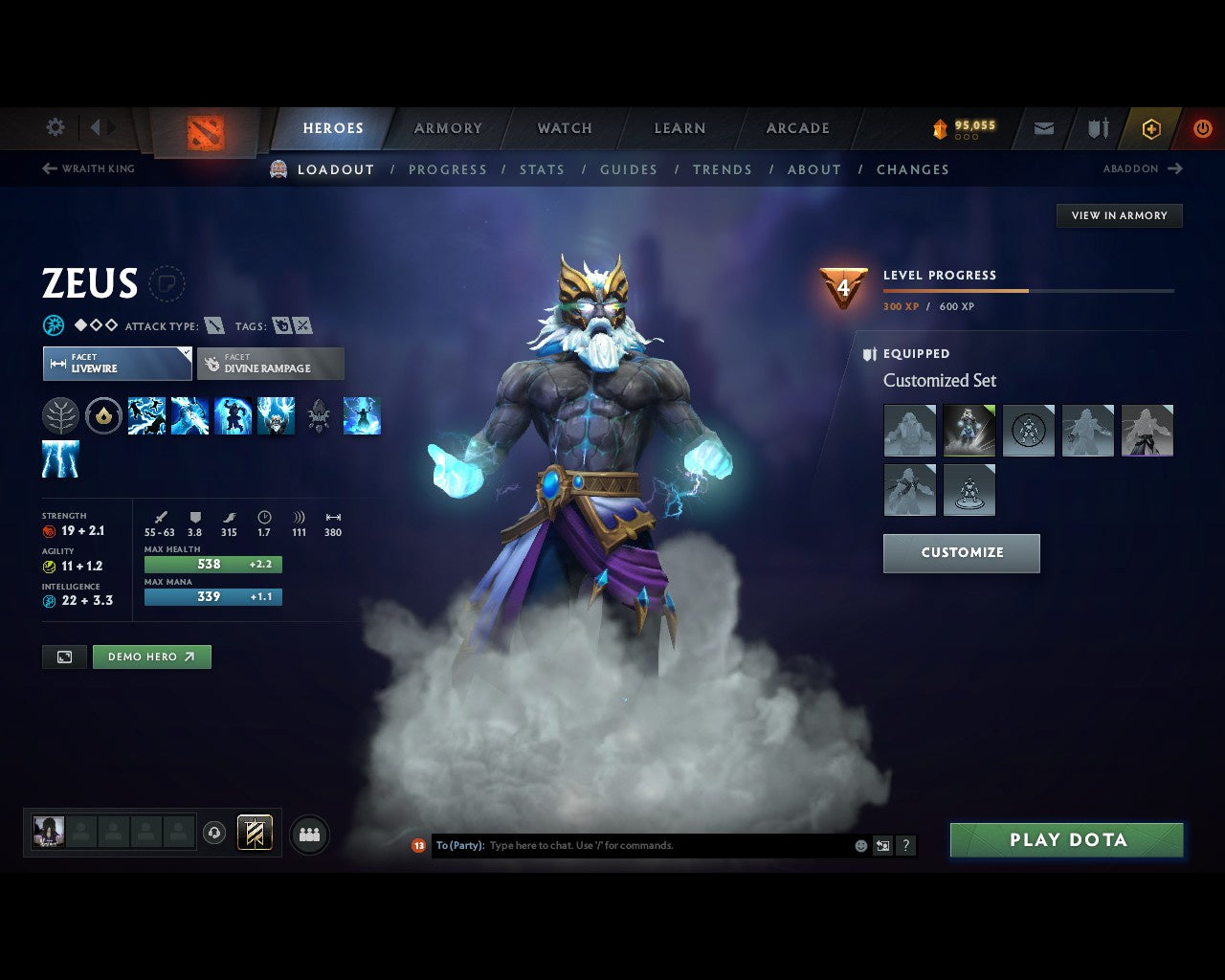Click the Wraith King back arrow
This screenshot has width=1225, height=980.
[48, 168]
